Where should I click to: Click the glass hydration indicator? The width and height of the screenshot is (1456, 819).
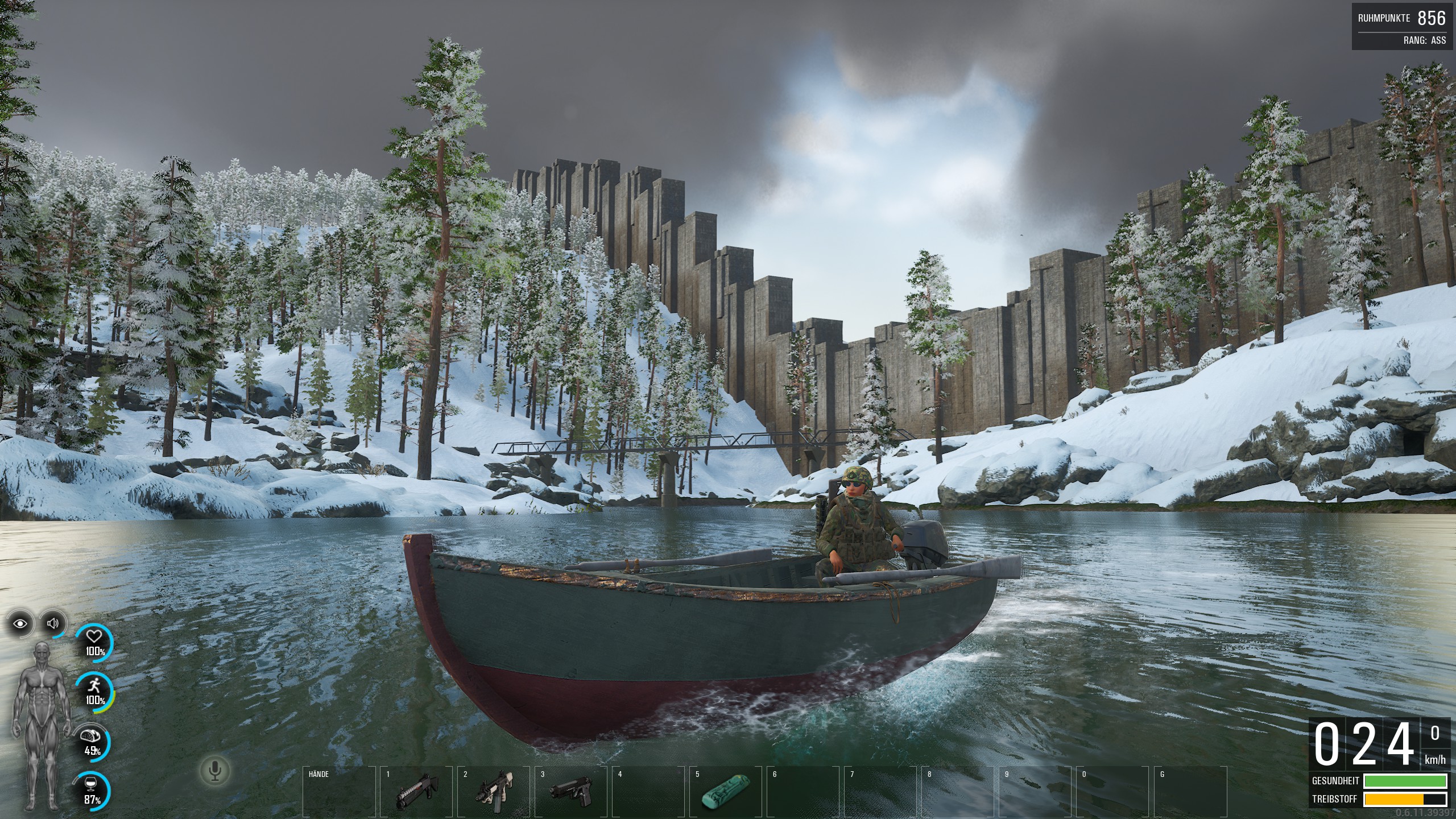[x=92, y=791]
